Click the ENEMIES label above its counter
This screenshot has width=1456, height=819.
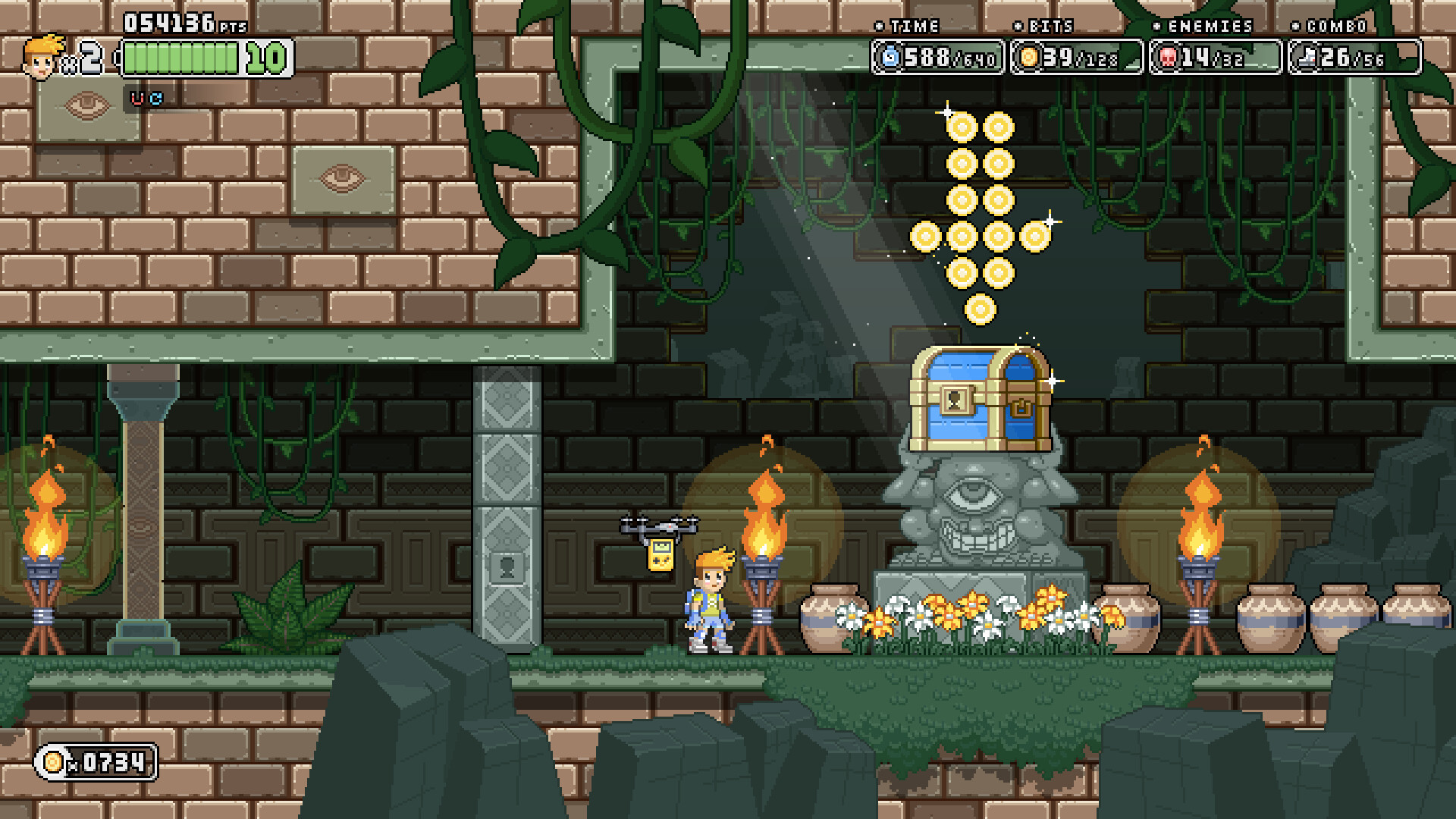click(1208, 27)
